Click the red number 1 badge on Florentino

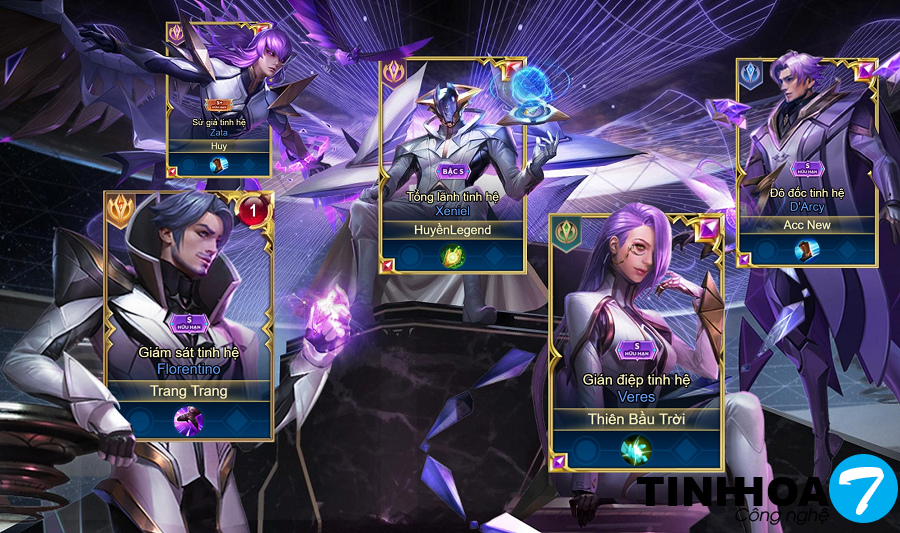(x=254, y=210)
